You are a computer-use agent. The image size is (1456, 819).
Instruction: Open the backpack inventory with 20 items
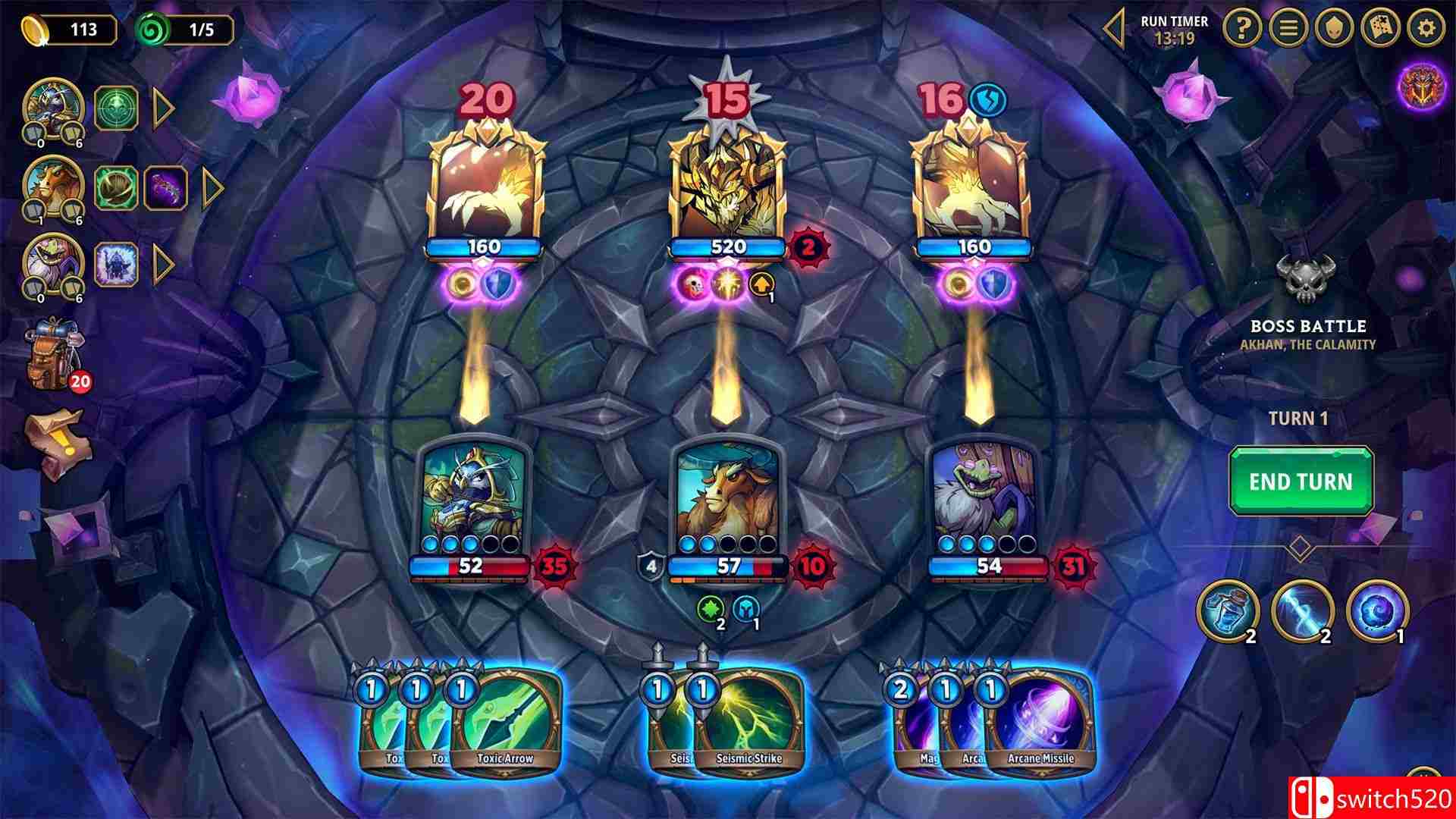[x=52, y=356]
